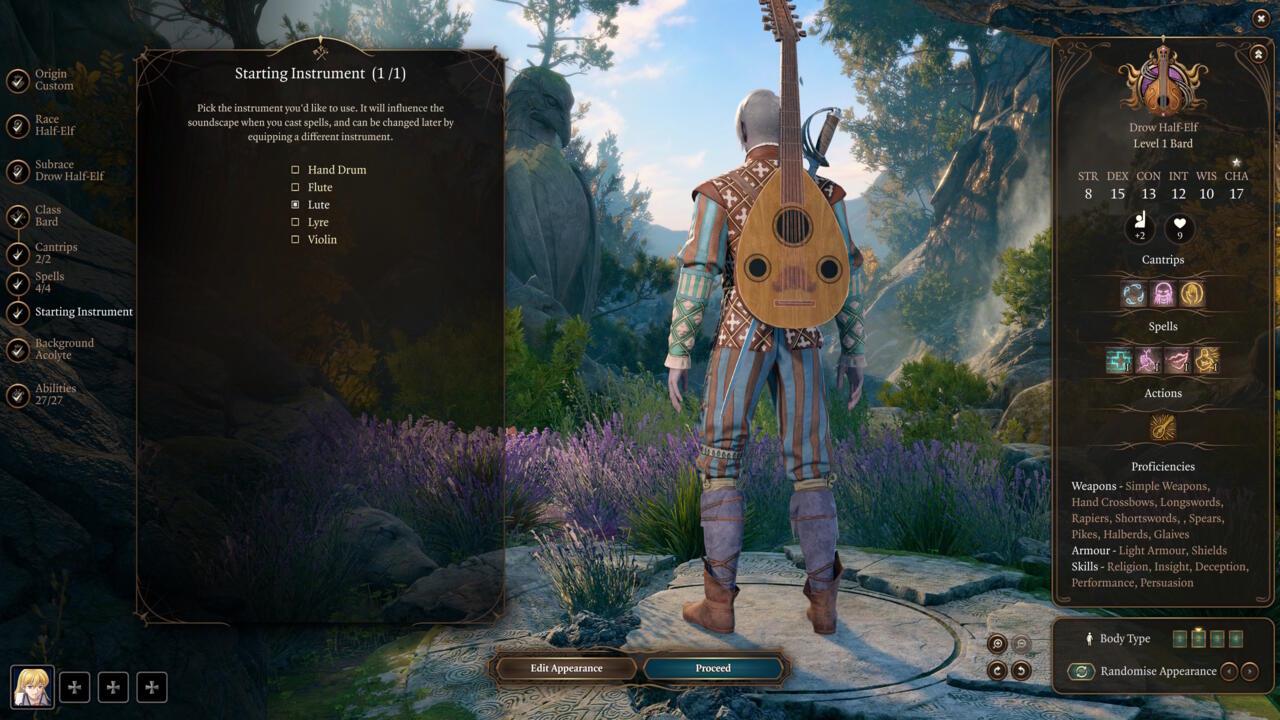Image resolution: width=1280 pixels, height=720 pixels.
Task: Click the camera rotate arrow icon near bottom
Action: 998,671
